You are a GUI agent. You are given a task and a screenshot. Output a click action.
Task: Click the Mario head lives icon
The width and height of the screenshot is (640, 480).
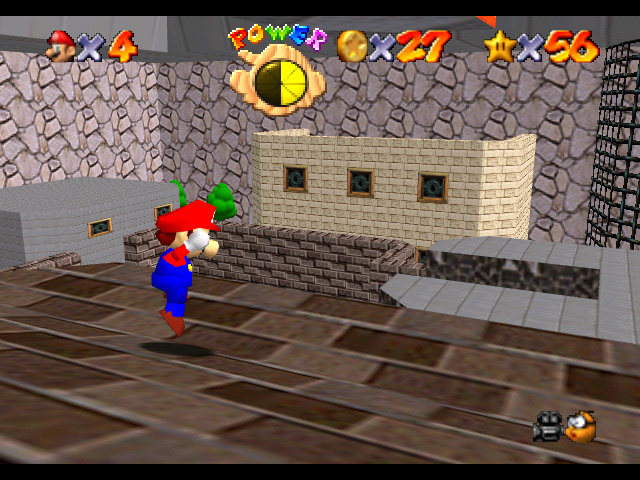pos(62,45)
